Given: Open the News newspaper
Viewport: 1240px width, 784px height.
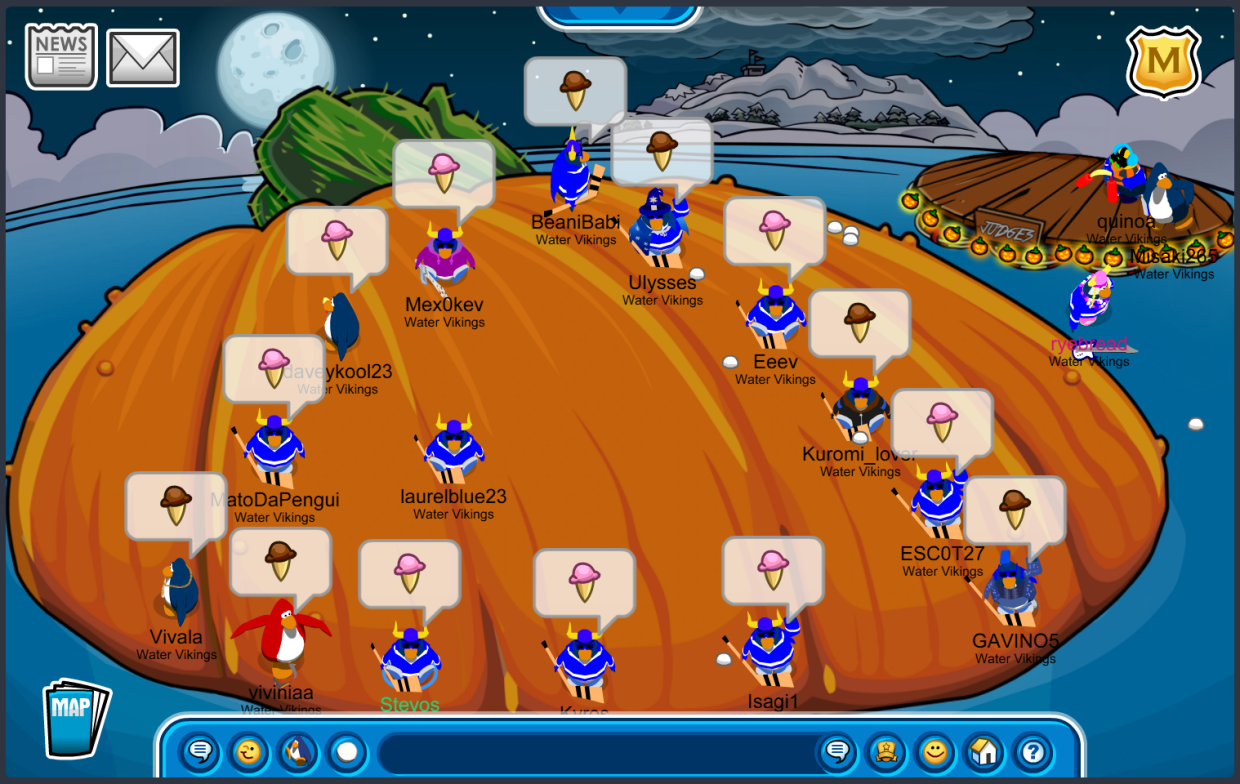Looking at the screenshot, I should [61, 56].
